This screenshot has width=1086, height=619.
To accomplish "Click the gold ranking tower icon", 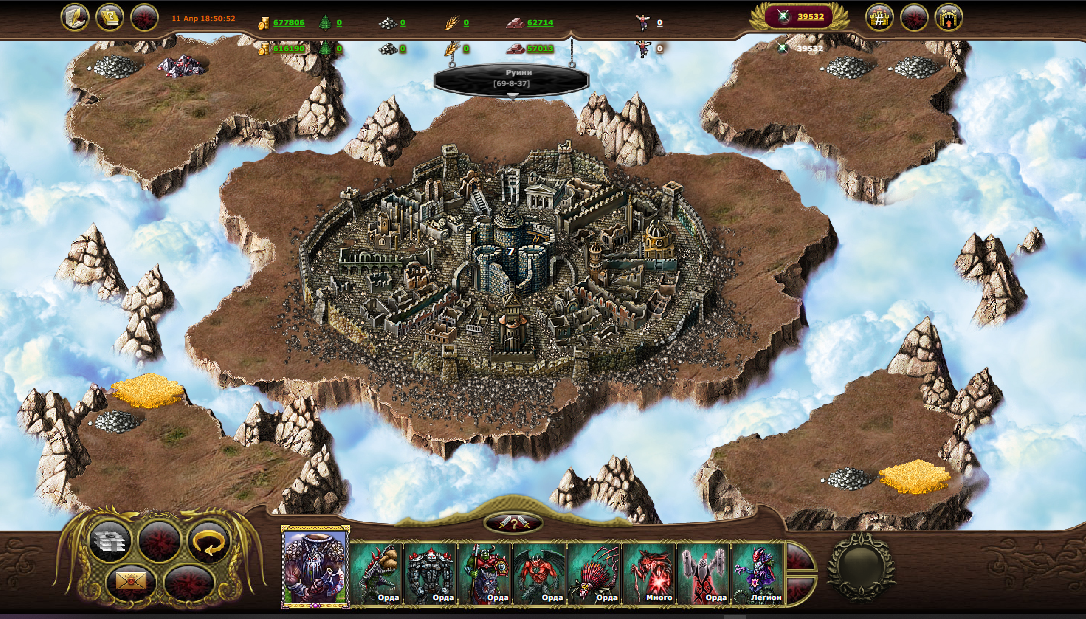I will 880,17.
